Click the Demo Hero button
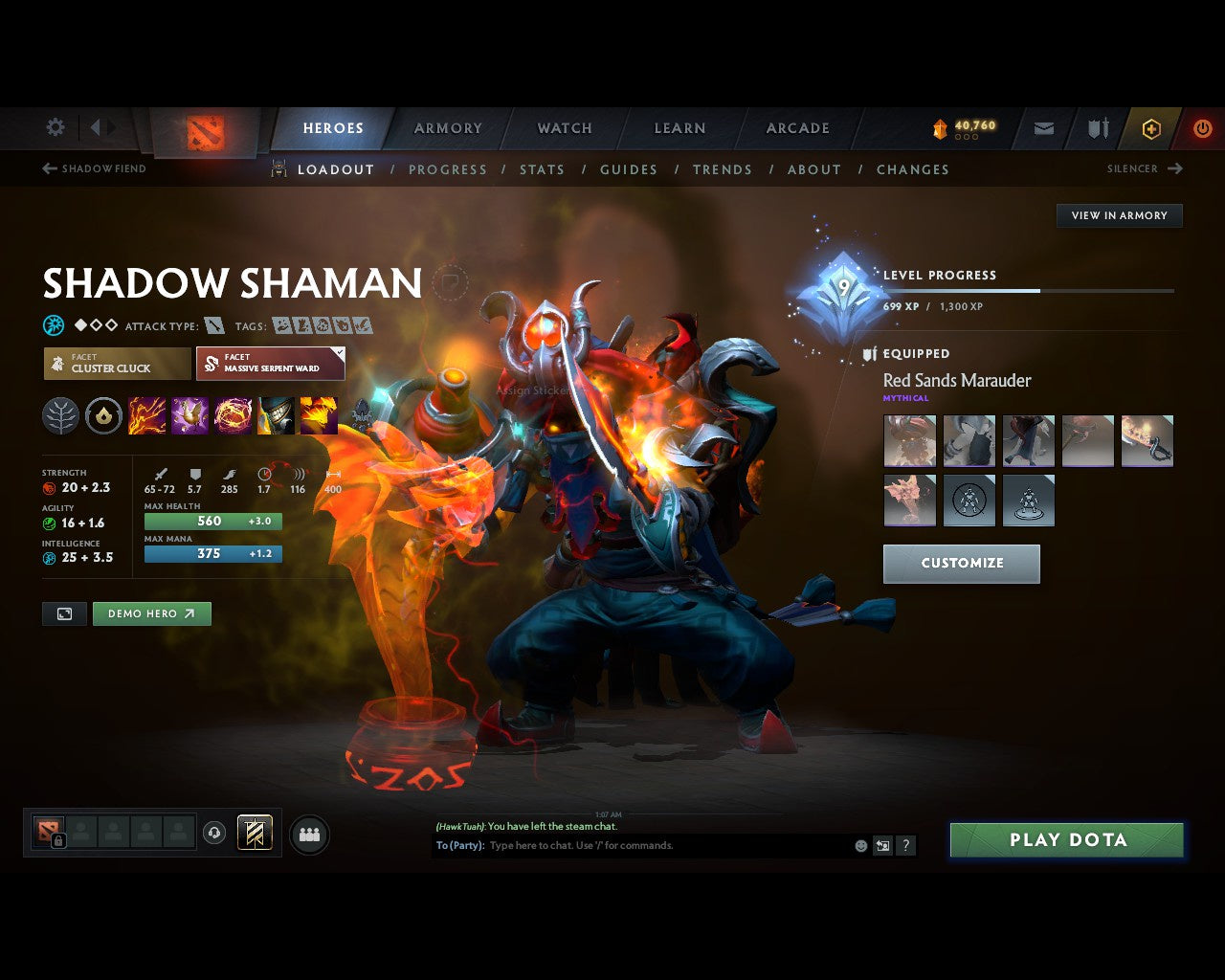Screen dimensions: 1225x980 click(x=151, y=613)
